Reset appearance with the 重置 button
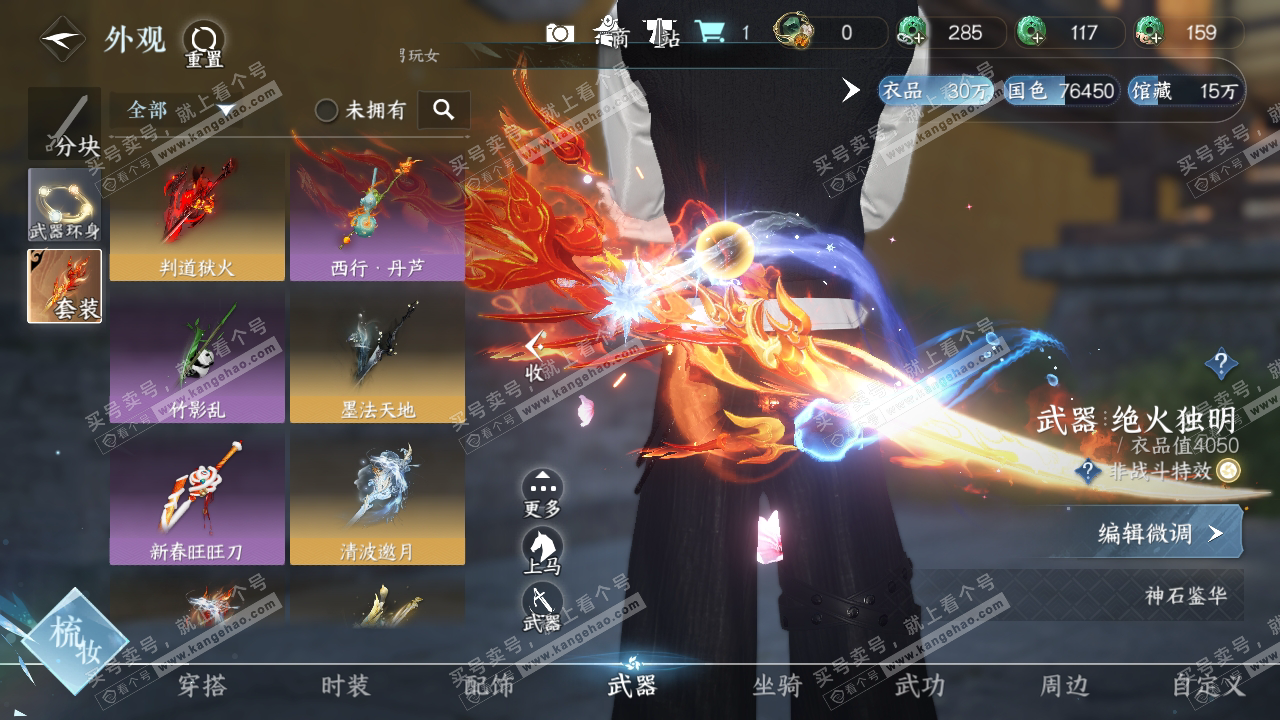 pos(203,44)
